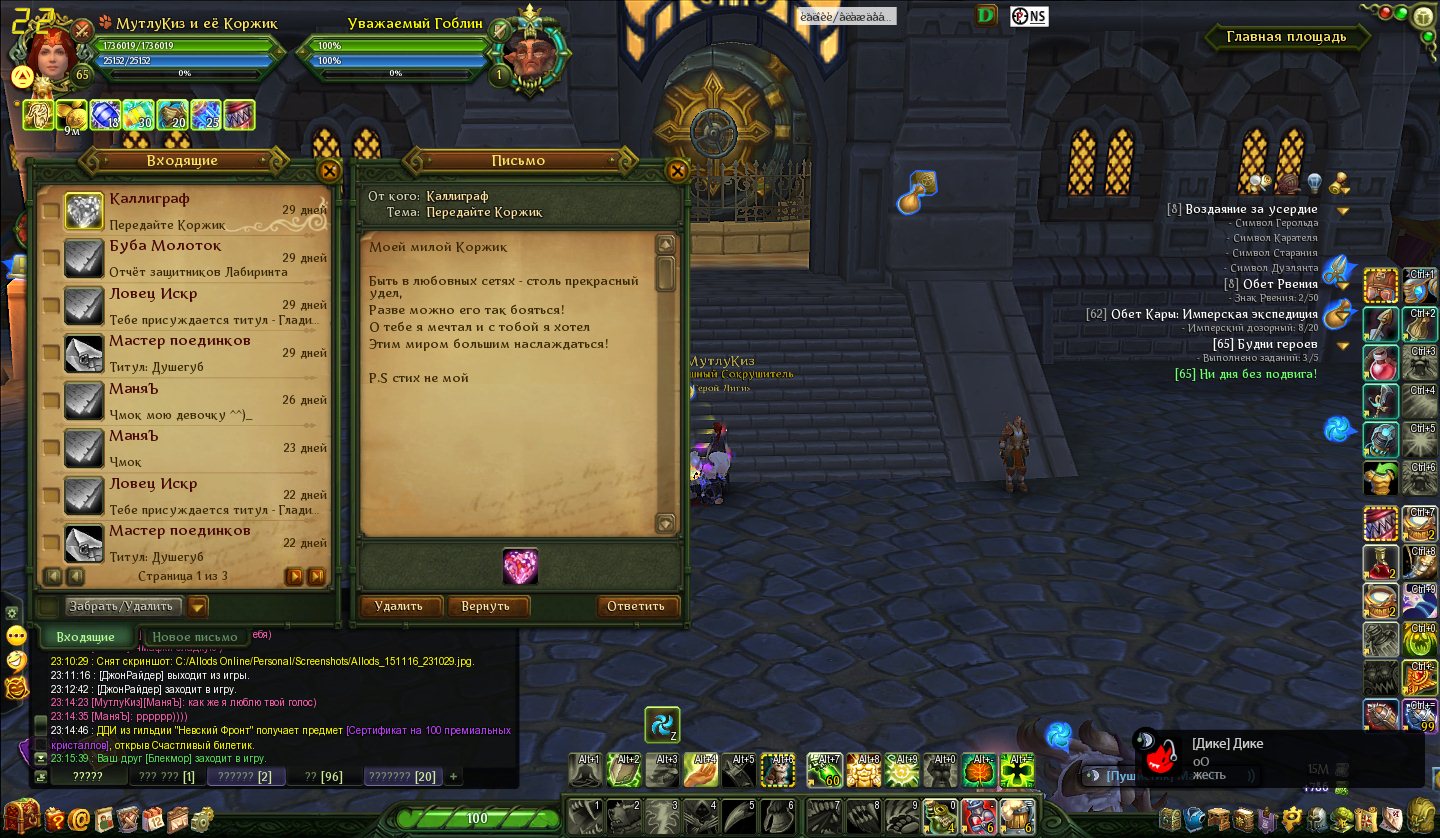1440x838 pixels.
Task: Reply using the Ответить button
Action: pyautogui.click(x=636, y=606)
